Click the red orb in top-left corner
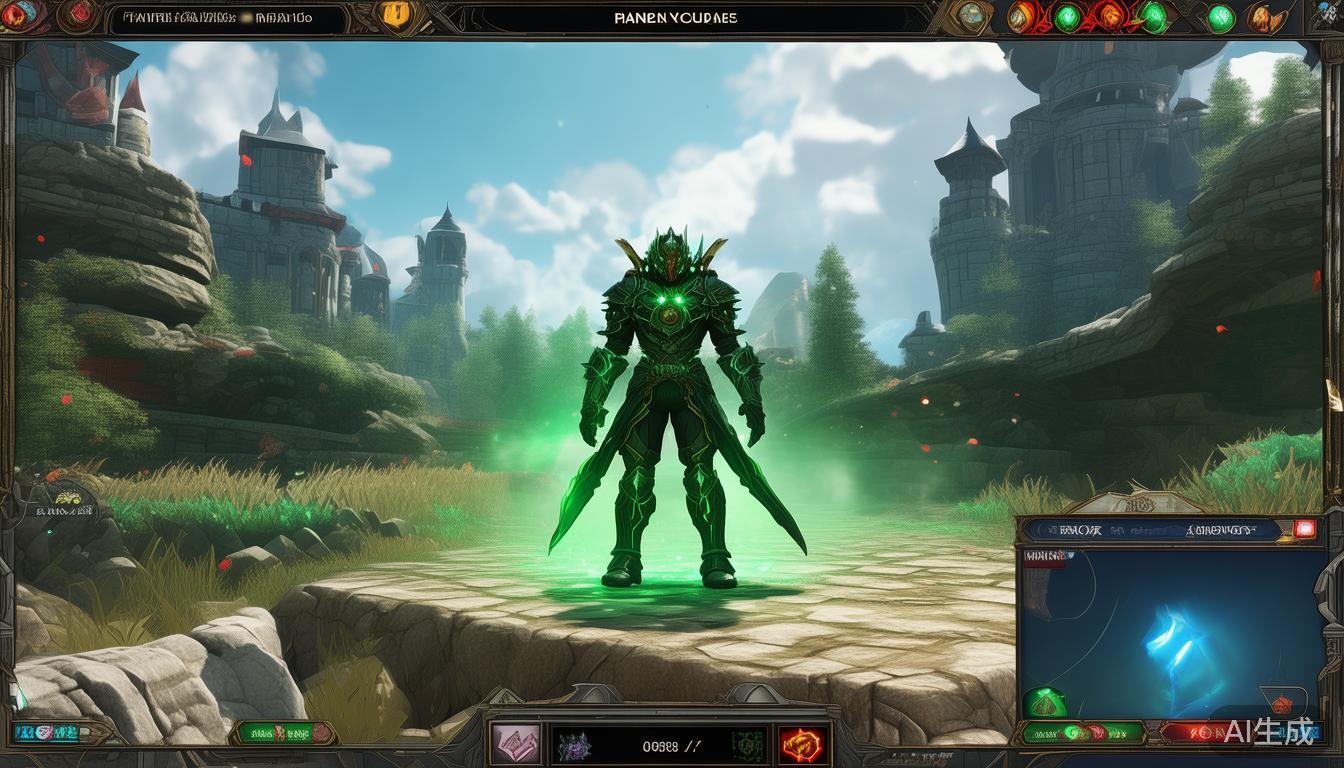The height and width of the screenshot is (768, 1344). click(79, 14)
